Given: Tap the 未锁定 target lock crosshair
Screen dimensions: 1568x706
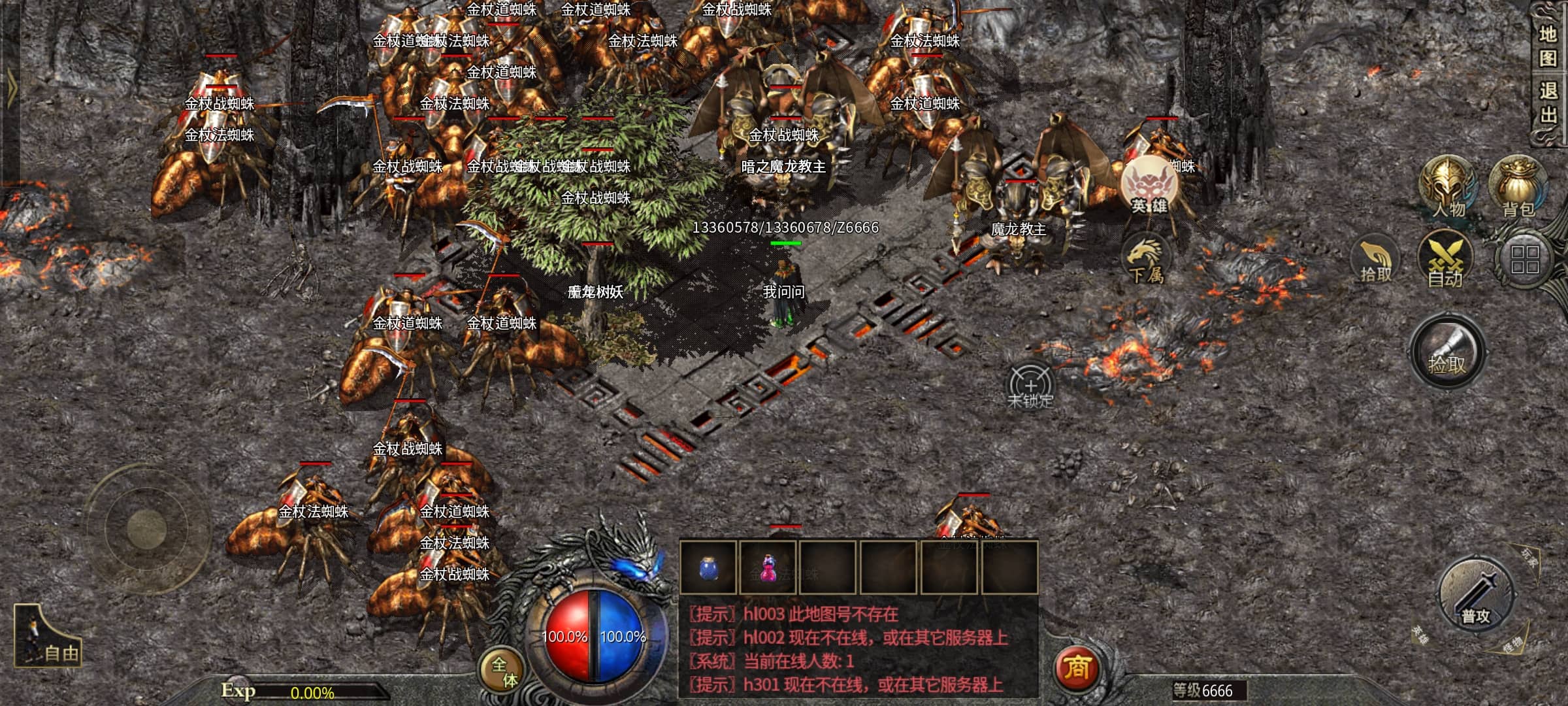Looking at the screenshot, I should tap(1030, 386).
